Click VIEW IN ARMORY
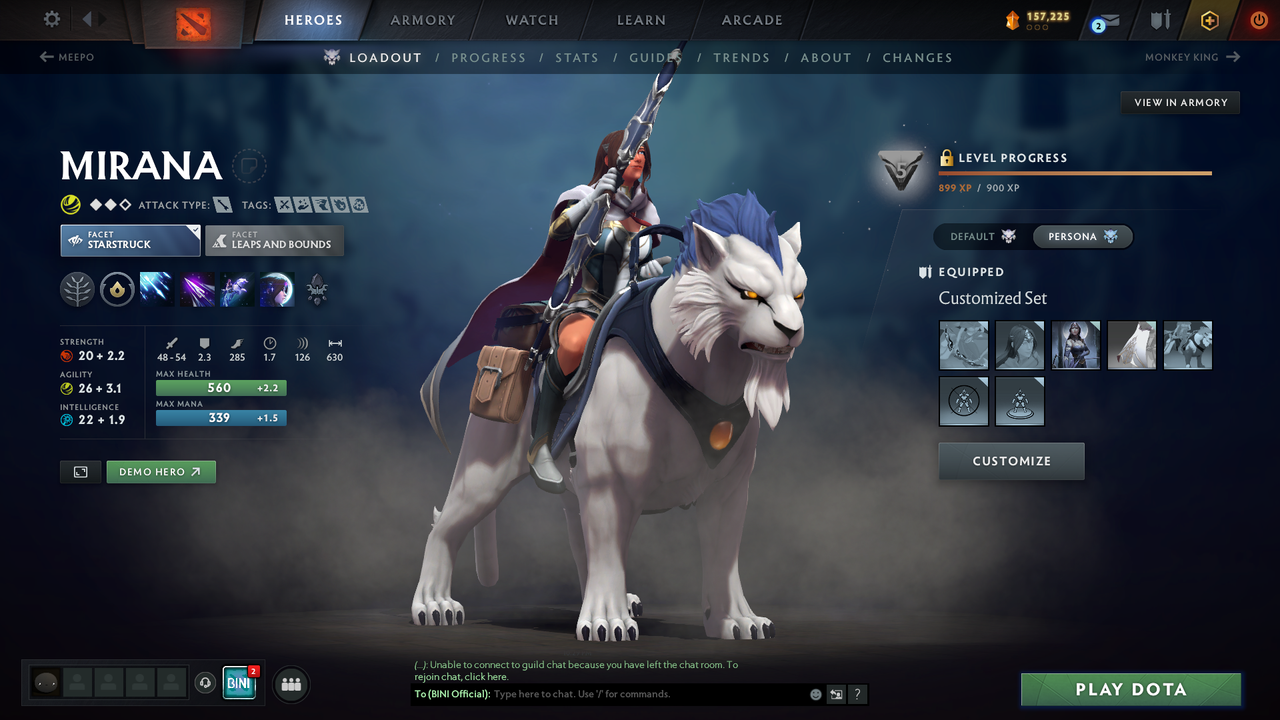The image size is (1280, 720). pos(1180,102)
